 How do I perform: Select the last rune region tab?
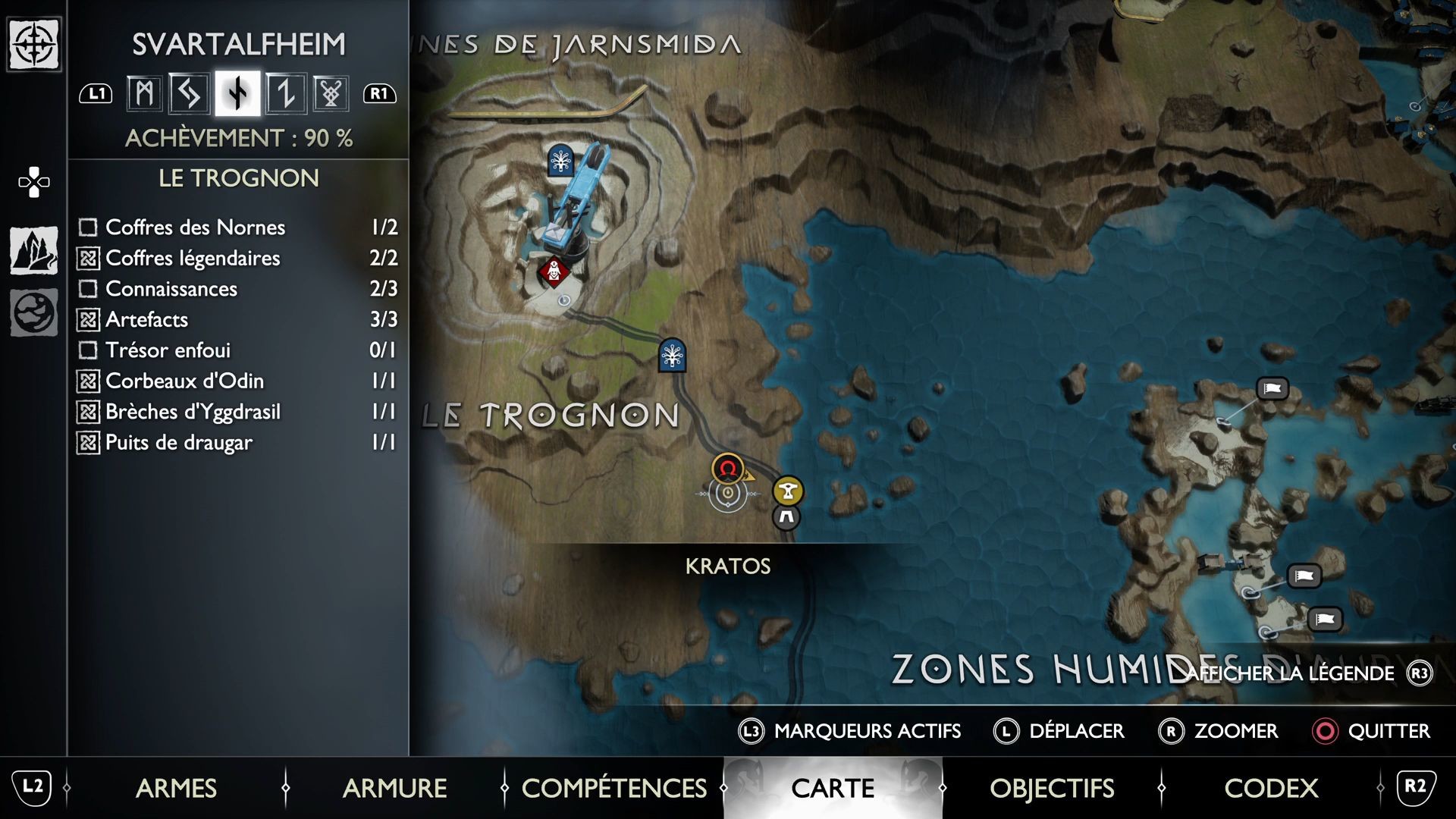331,93
